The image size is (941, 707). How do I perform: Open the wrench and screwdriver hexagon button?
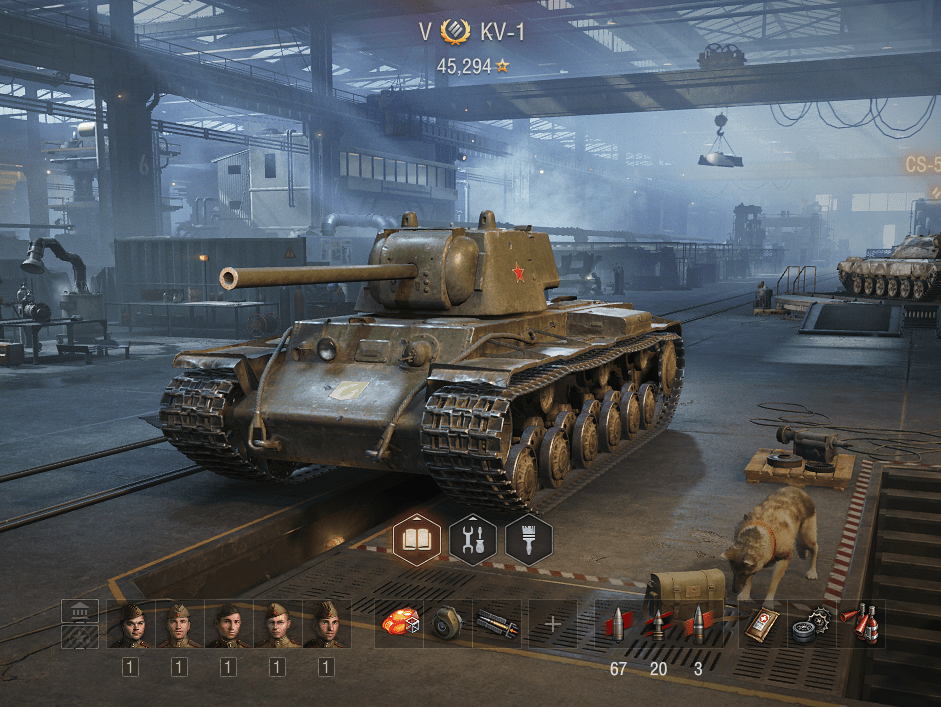coord(473,541)
